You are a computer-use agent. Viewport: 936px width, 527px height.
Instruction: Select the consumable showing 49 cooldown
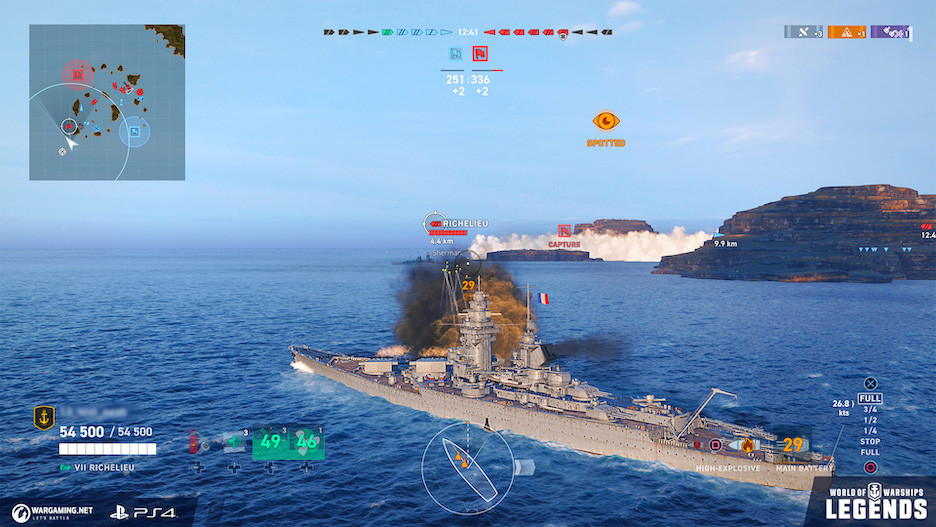click(x=270, y=441)
